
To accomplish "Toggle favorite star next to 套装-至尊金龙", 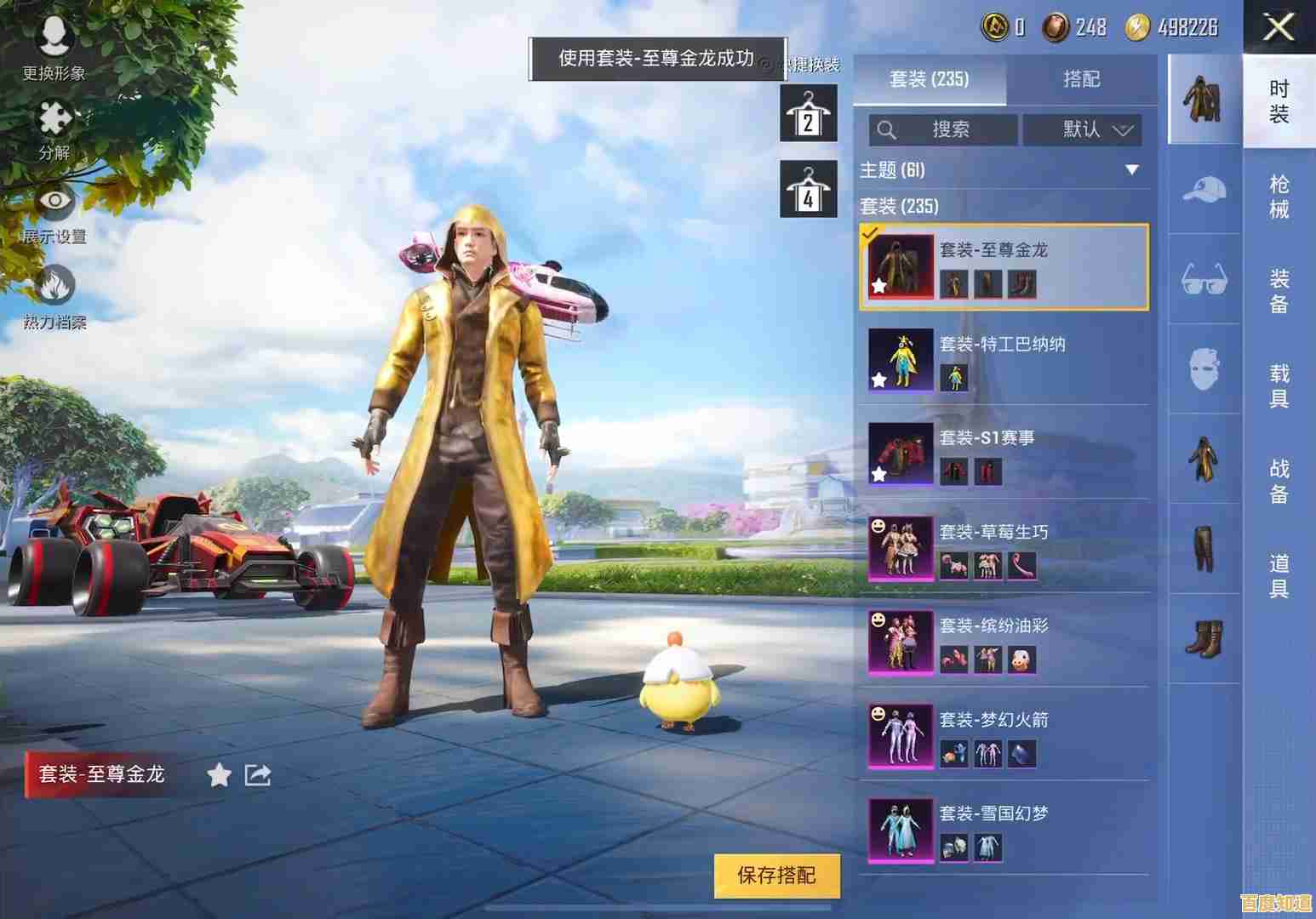I will 219,775.
